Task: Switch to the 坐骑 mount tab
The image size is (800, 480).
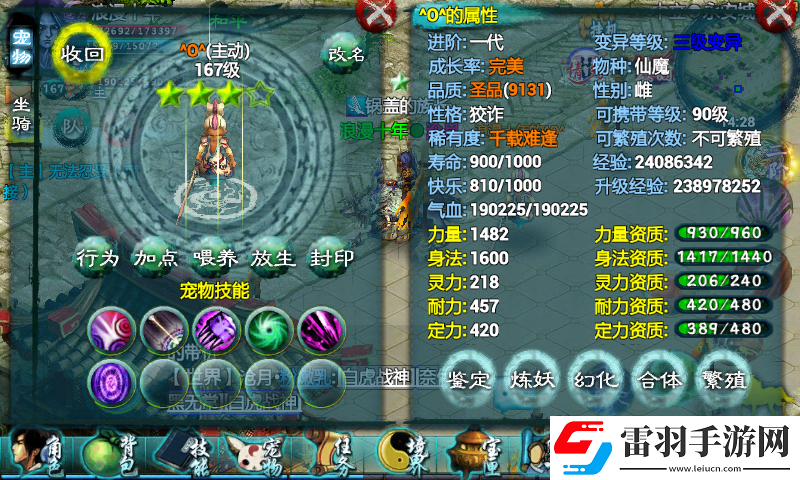Action: pyautogui.click(x=21, y=112)
